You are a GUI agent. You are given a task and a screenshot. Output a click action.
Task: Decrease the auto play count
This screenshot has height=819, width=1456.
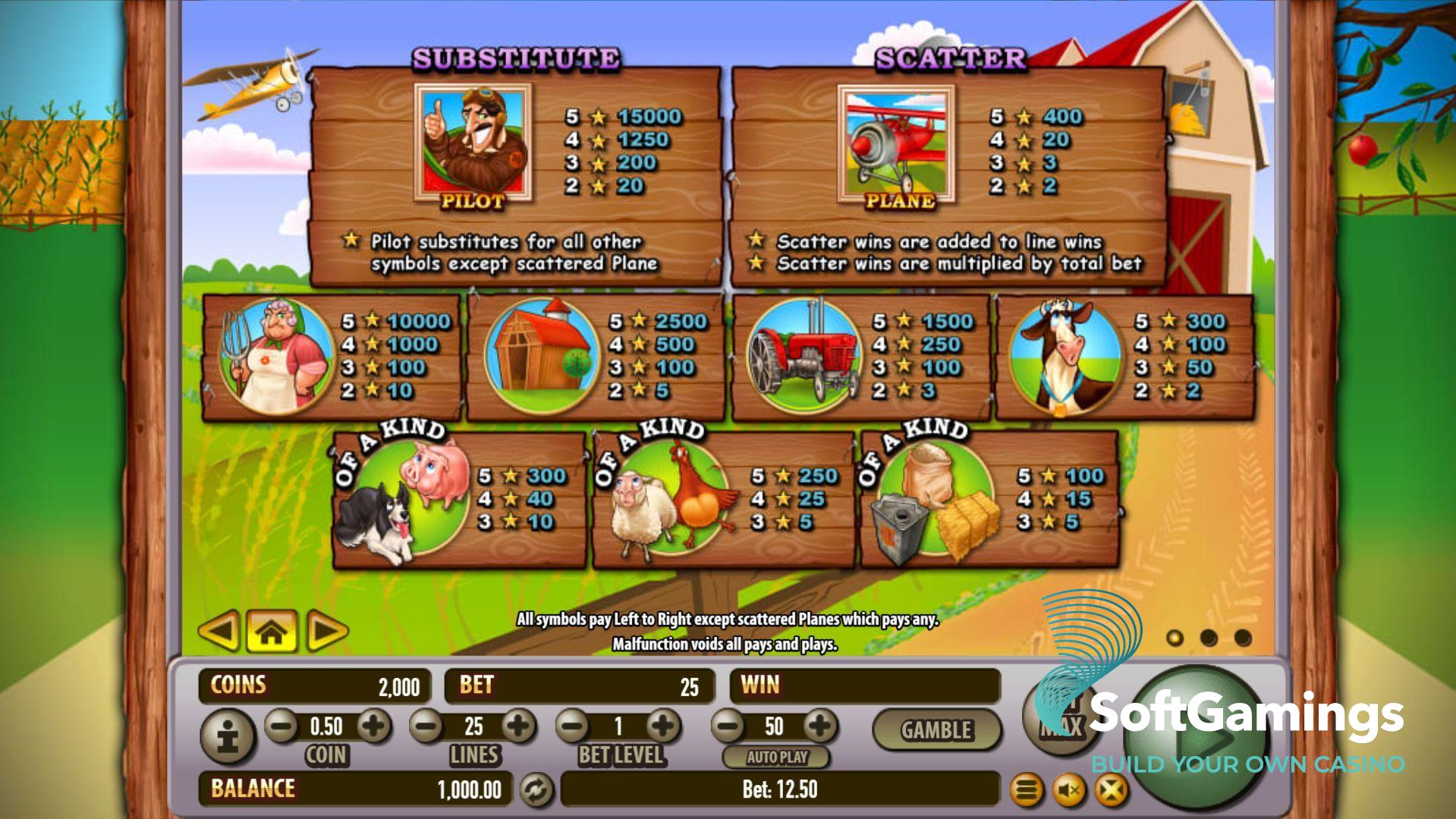pyautogui.click(x=729, y=726)
